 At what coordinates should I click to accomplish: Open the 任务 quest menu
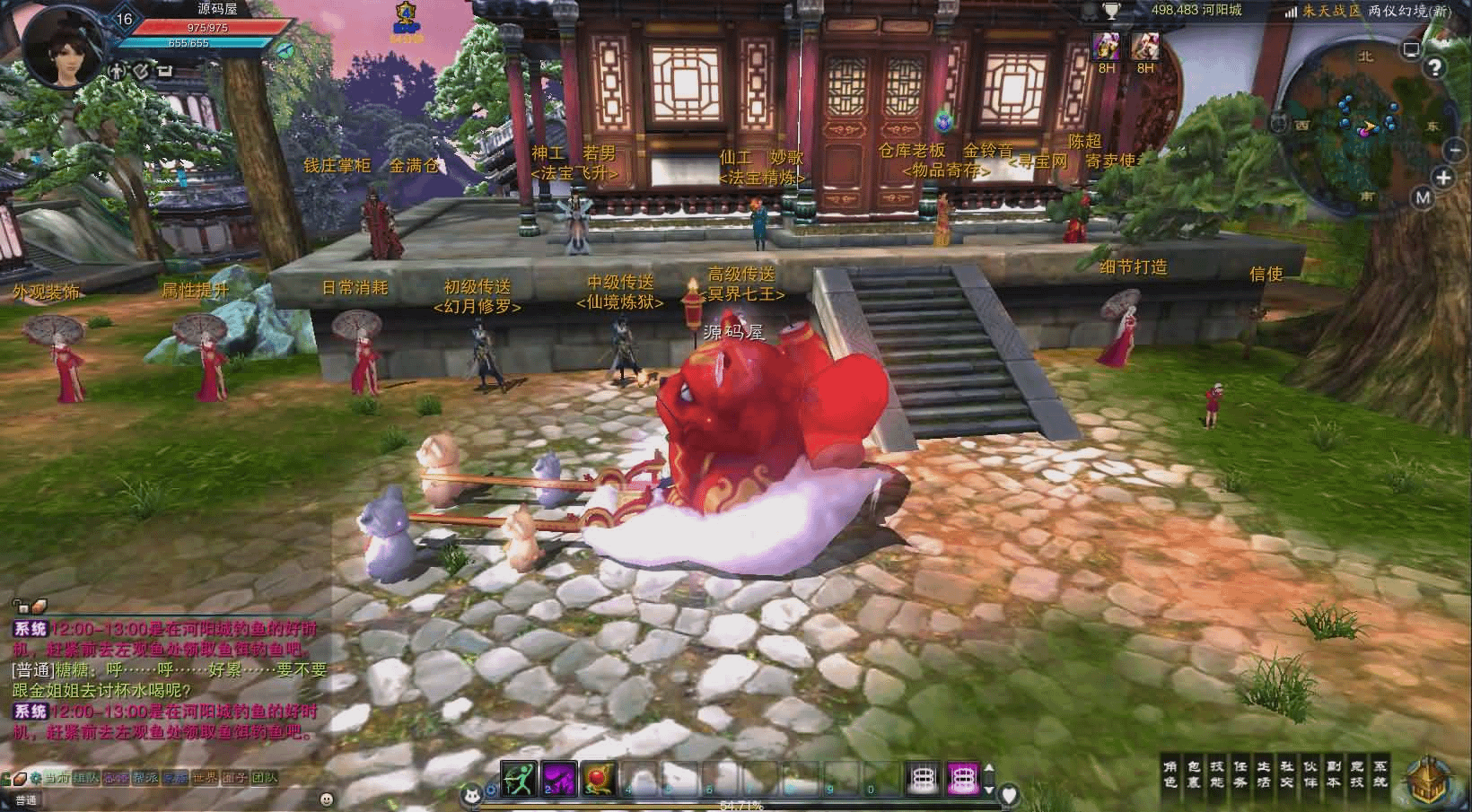click(1240, 774)
